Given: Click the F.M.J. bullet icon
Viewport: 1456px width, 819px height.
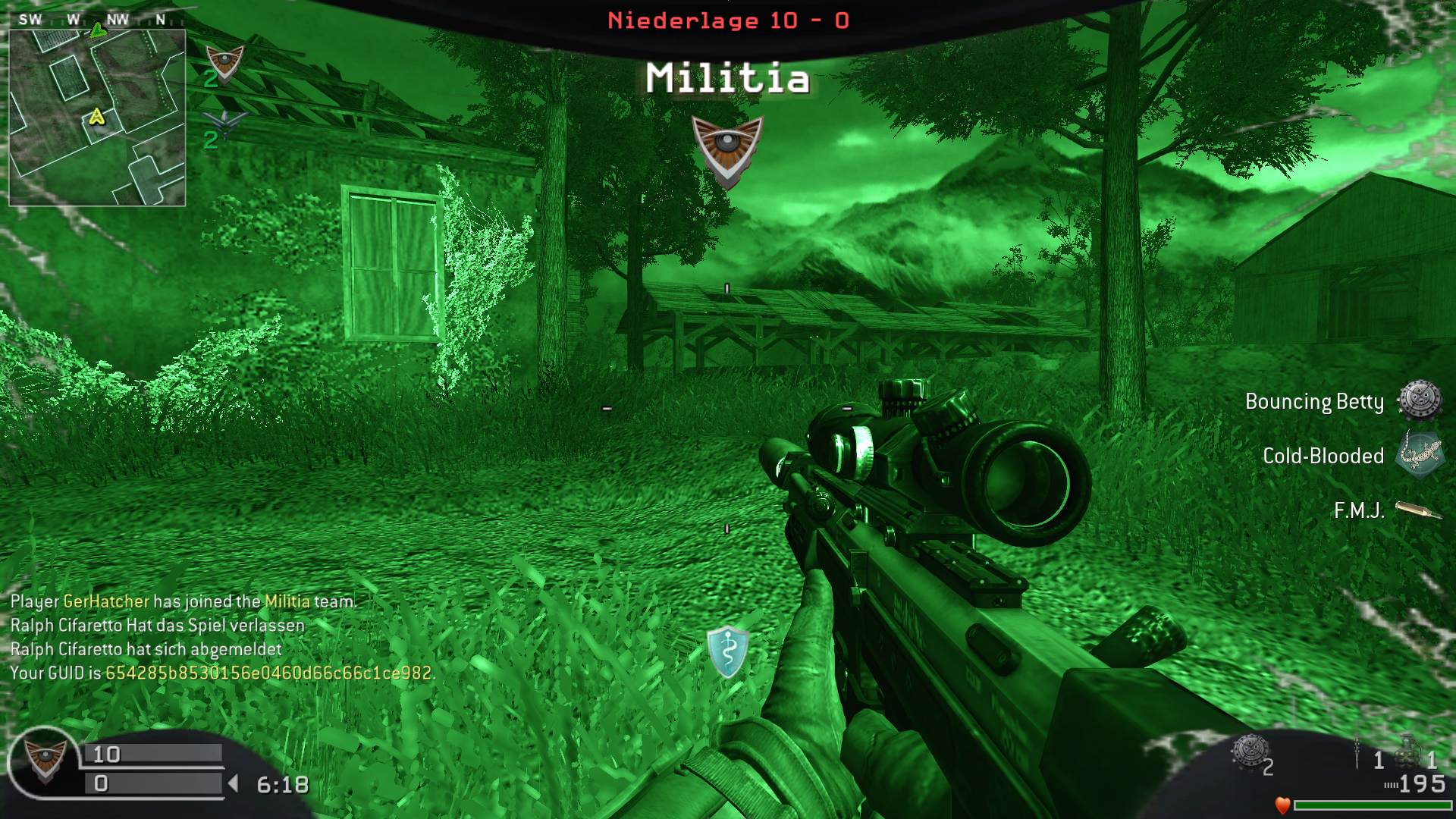Looking at the screenshot, I should (1417, 510).
